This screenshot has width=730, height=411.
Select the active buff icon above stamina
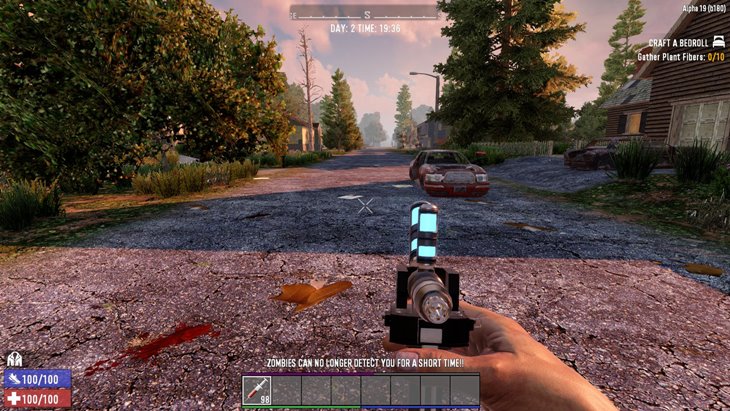coord(14,360)
